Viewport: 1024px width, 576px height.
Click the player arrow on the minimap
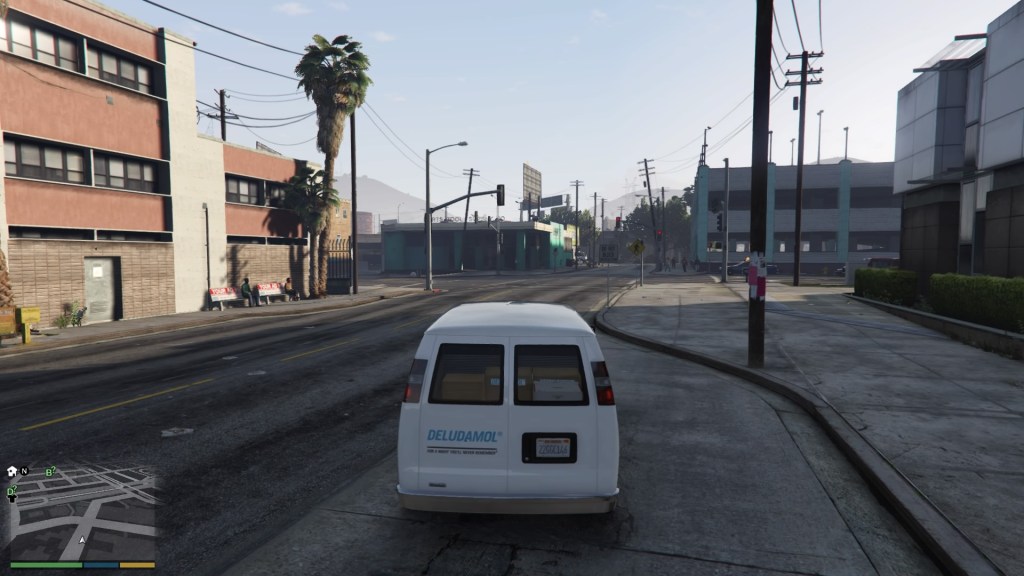82,540
